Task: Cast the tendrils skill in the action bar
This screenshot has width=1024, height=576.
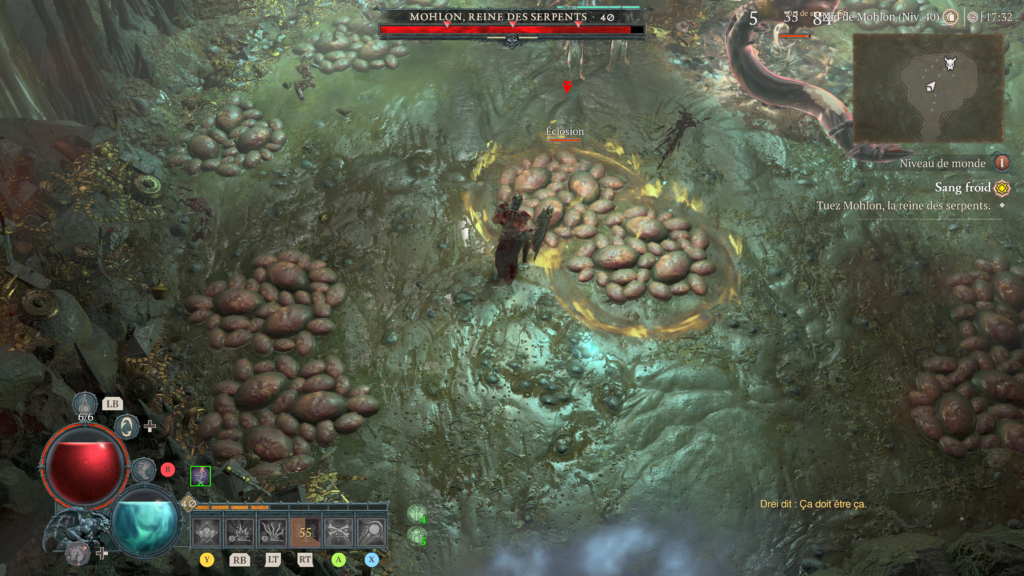Action: coord(272,533)
